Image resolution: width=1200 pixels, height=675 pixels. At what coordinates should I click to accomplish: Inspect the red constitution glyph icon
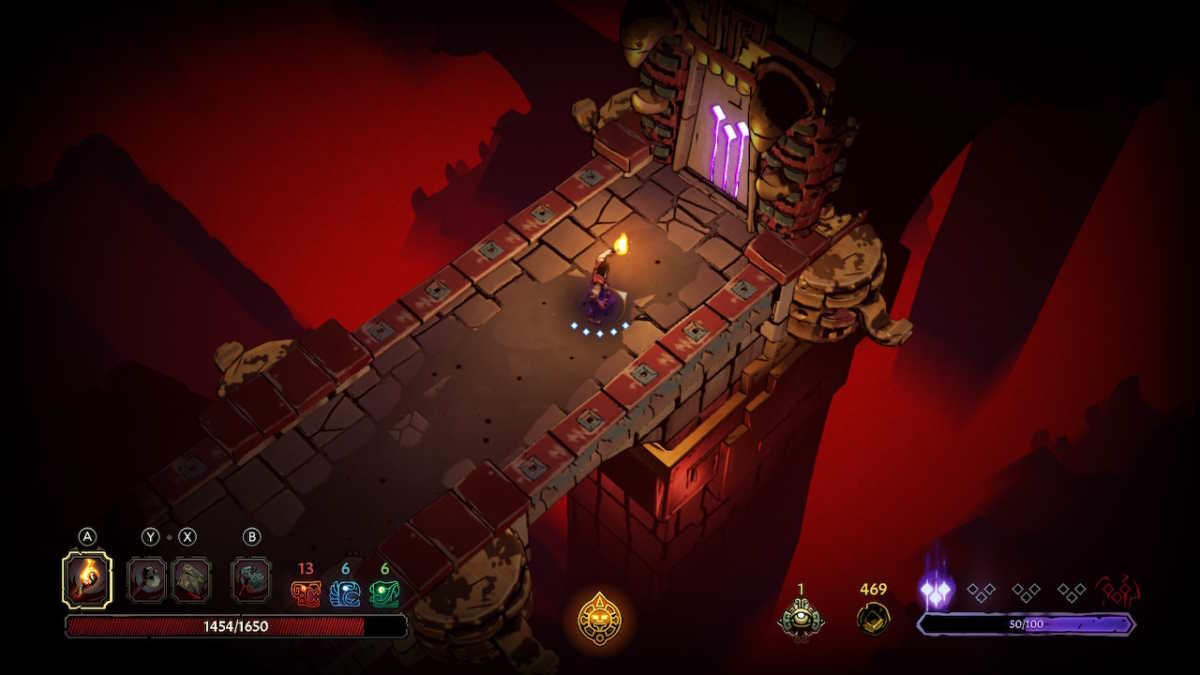pyautogui.click(x=305, y=594)
